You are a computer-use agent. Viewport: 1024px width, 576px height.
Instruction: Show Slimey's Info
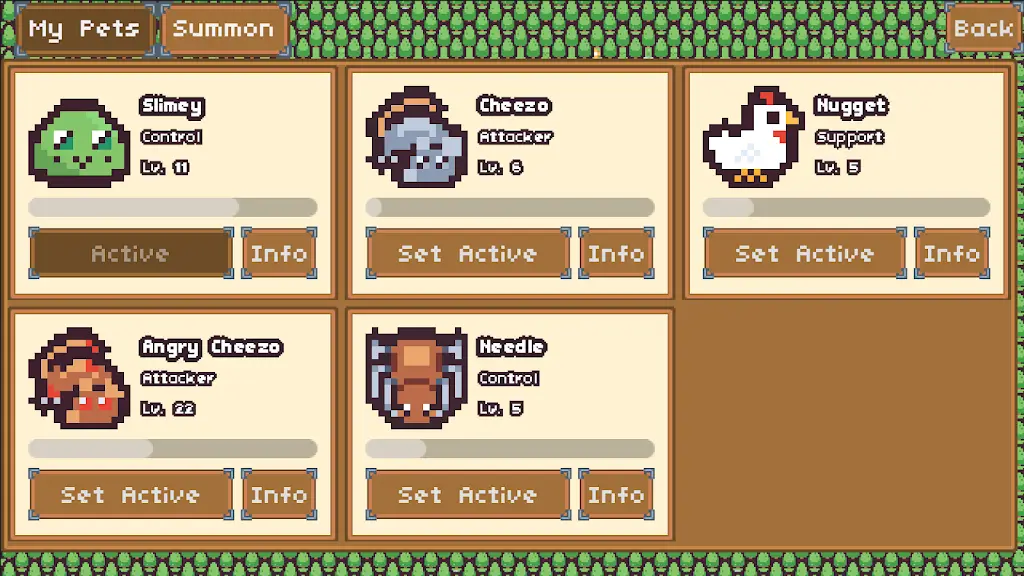click(x=279, y=254)
